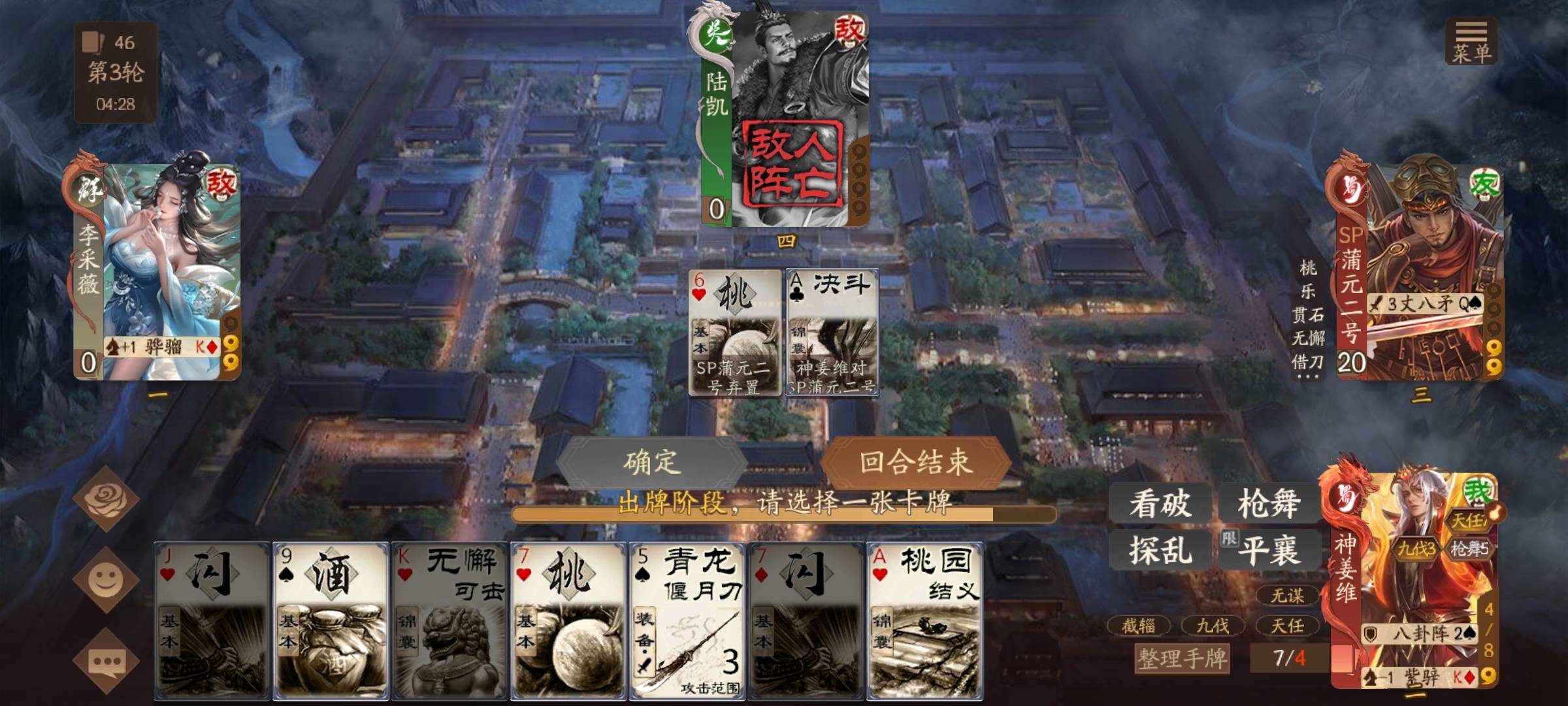Confirm with the 确定 button

pos(651,462)
